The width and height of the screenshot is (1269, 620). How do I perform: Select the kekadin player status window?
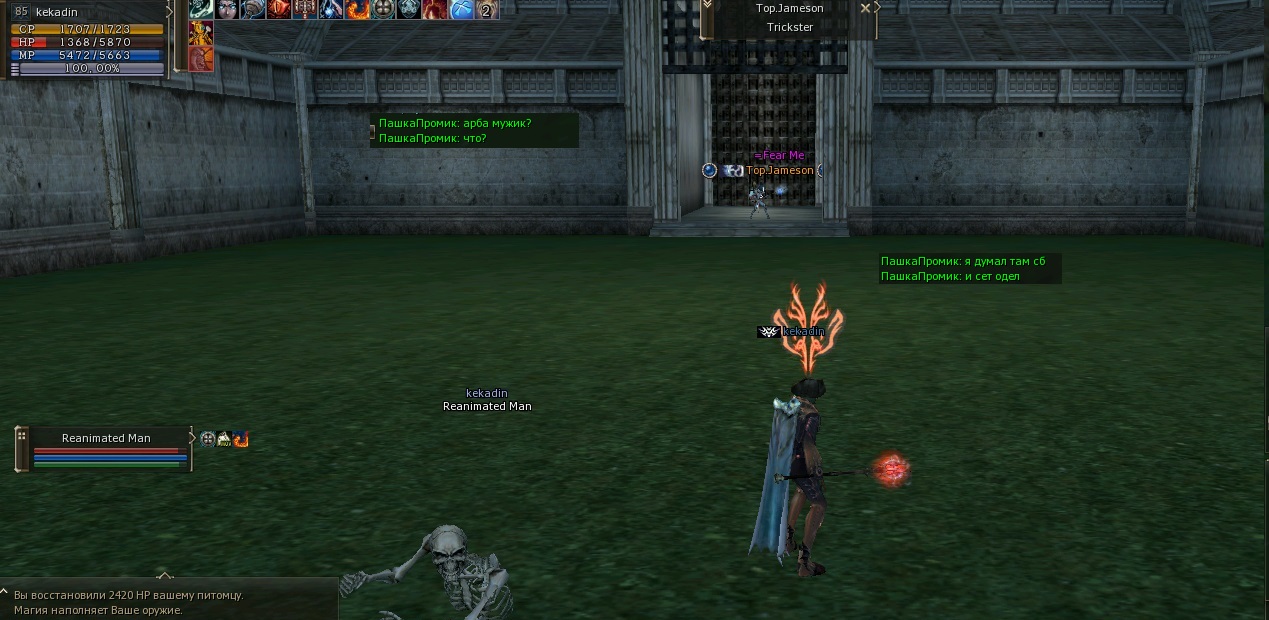87,40
